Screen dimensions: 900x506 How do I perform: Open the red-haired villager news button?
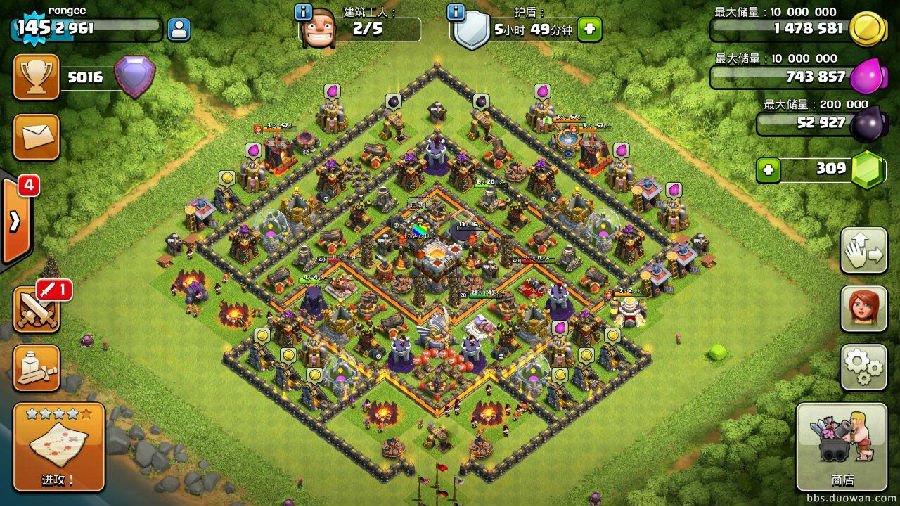[x=863, y=308]
